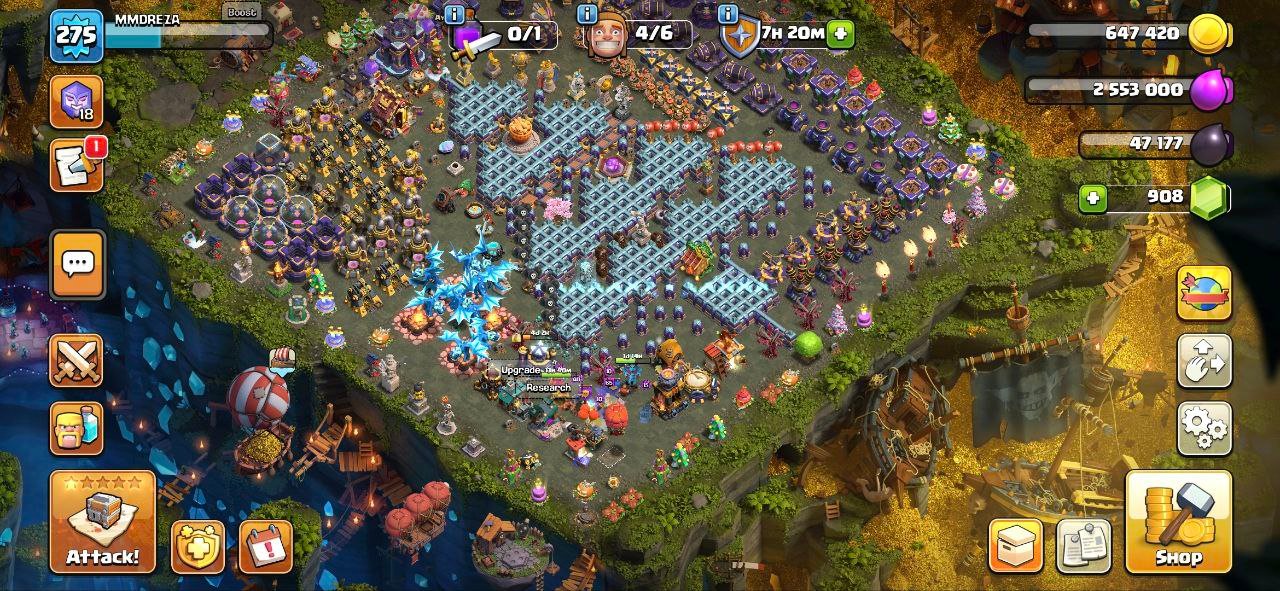Image resolution: width=1280 pixels, height=591 pixels.
Task: Open the Shop
Action: point(1178,522)
